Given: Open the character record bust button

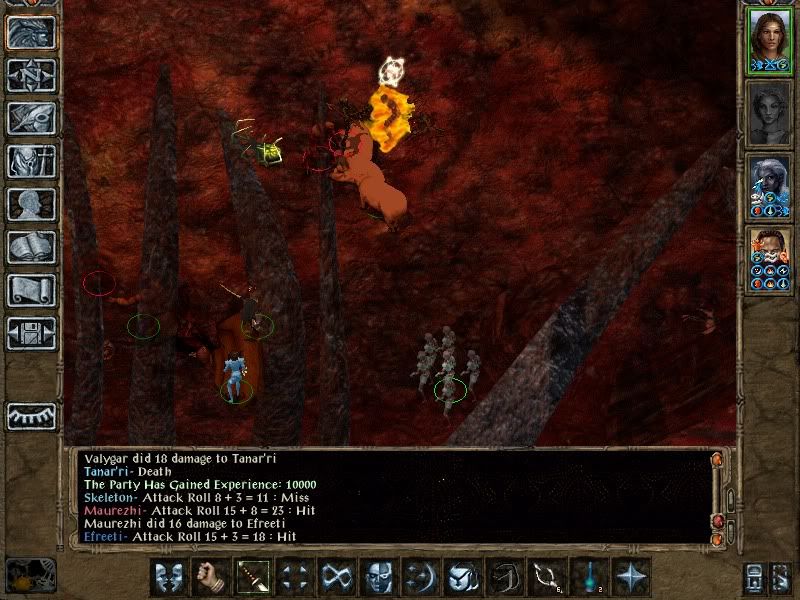Looking at the screenshot, I should pyautogui.click(x=32, y=204).
